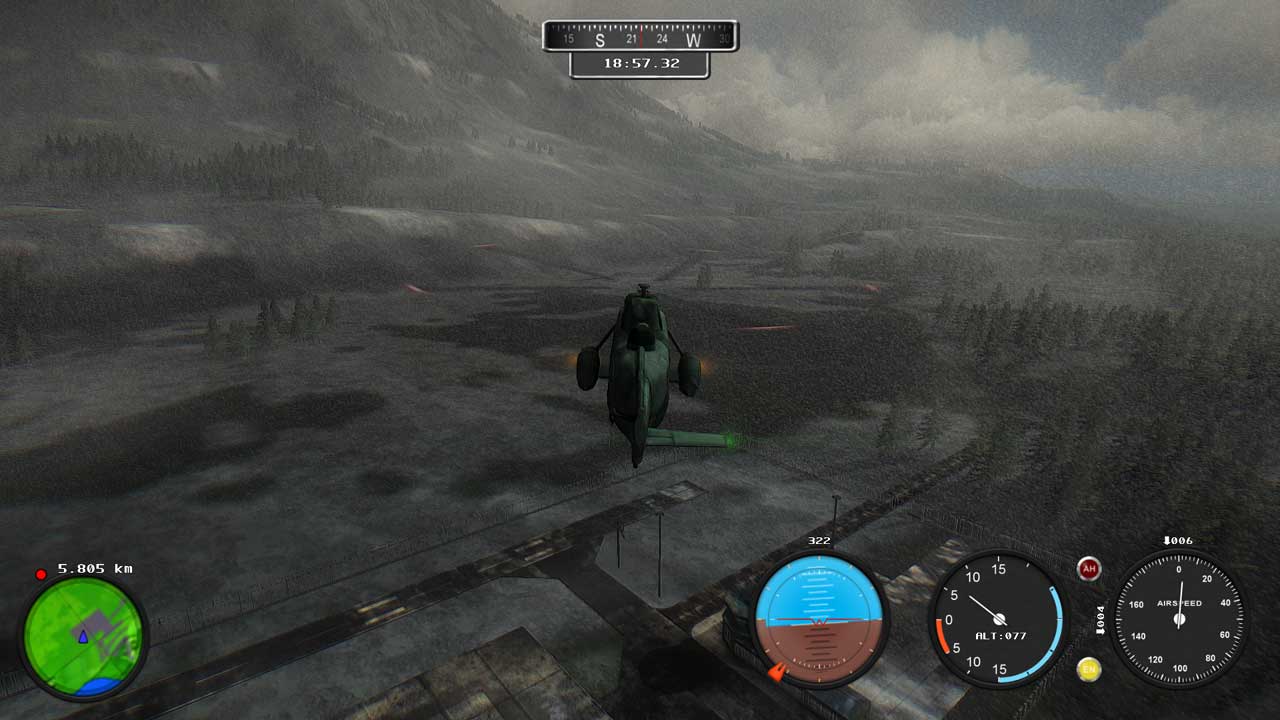Click the altimeter ALT dial
The width and height of the screenshot is (1280, 720).
click(997, 618)
